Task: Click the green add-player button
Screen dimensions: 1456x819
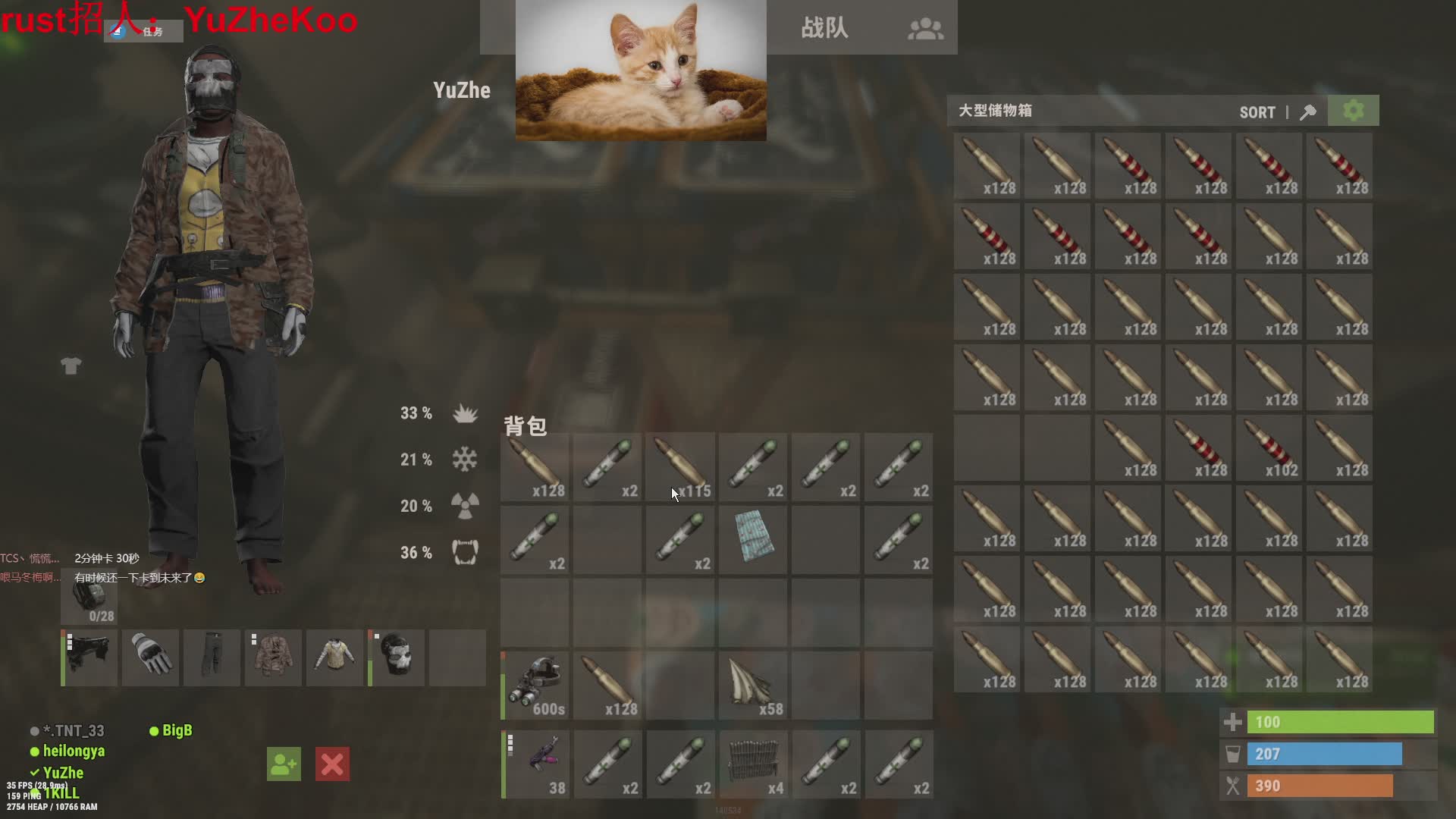Action: coord(284,764)
